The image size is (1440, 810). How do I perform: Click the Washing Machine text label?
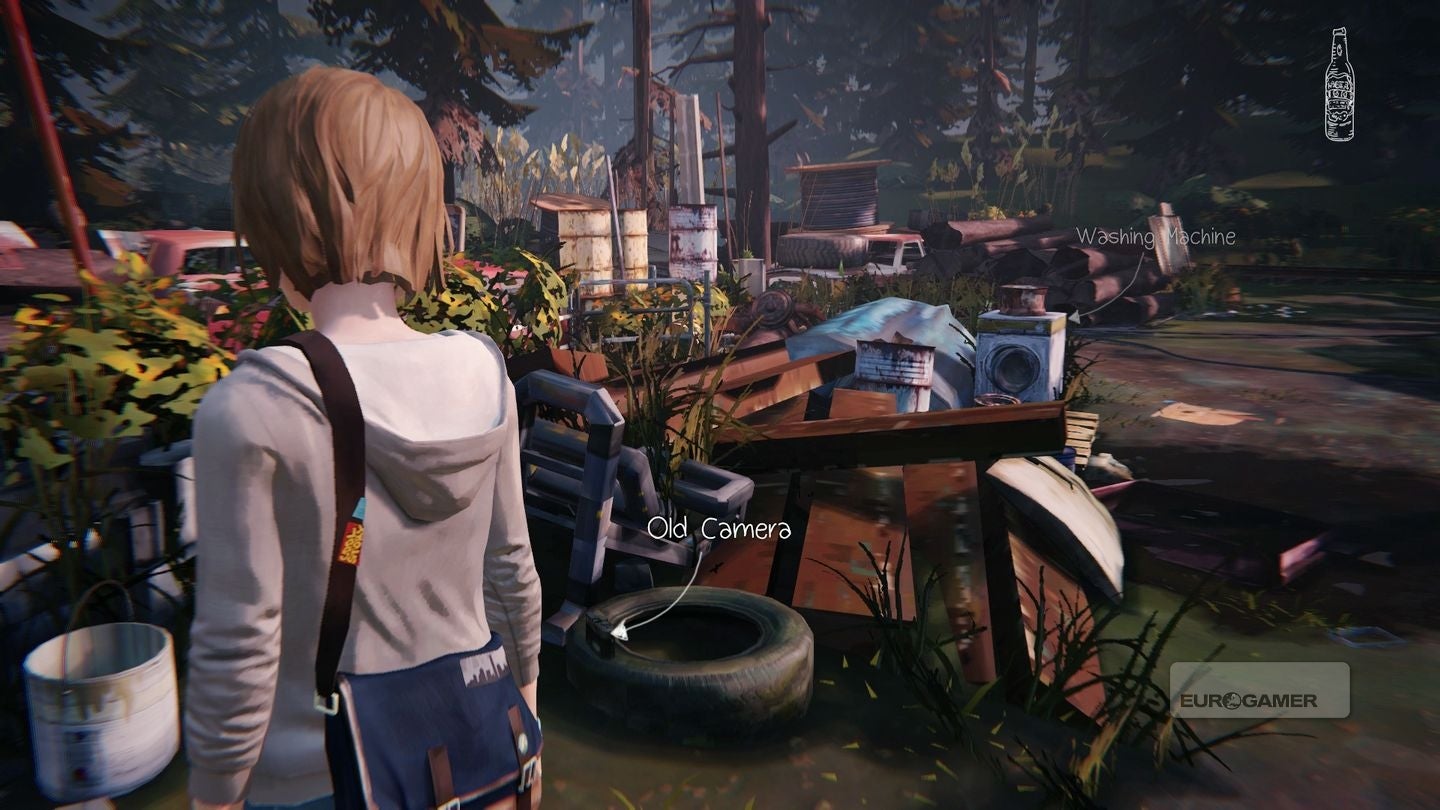click(x=1156, y=236)
